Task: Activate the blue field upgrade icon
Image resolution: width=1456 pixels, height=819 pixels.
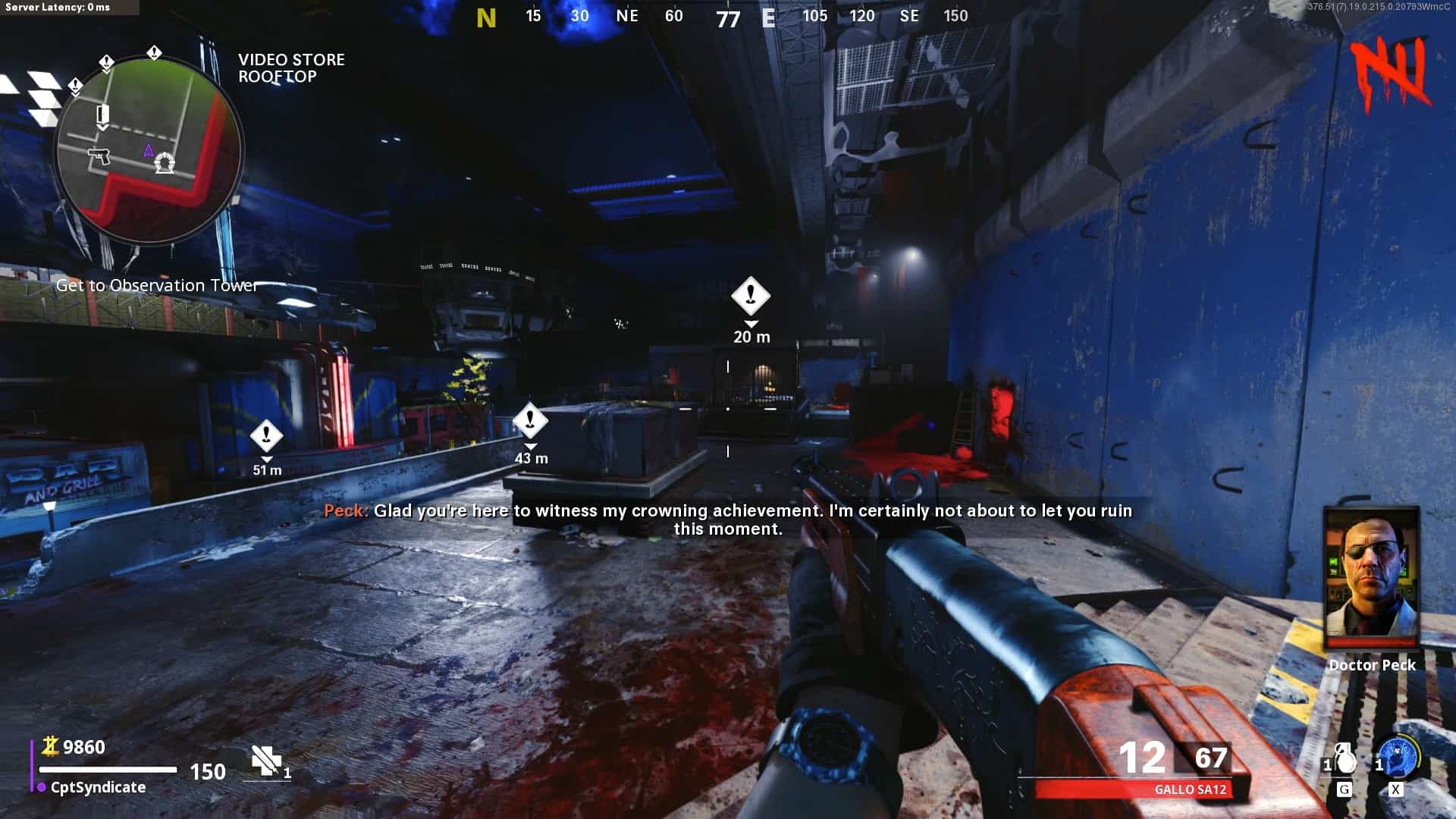Action: tap(1398, 758)
